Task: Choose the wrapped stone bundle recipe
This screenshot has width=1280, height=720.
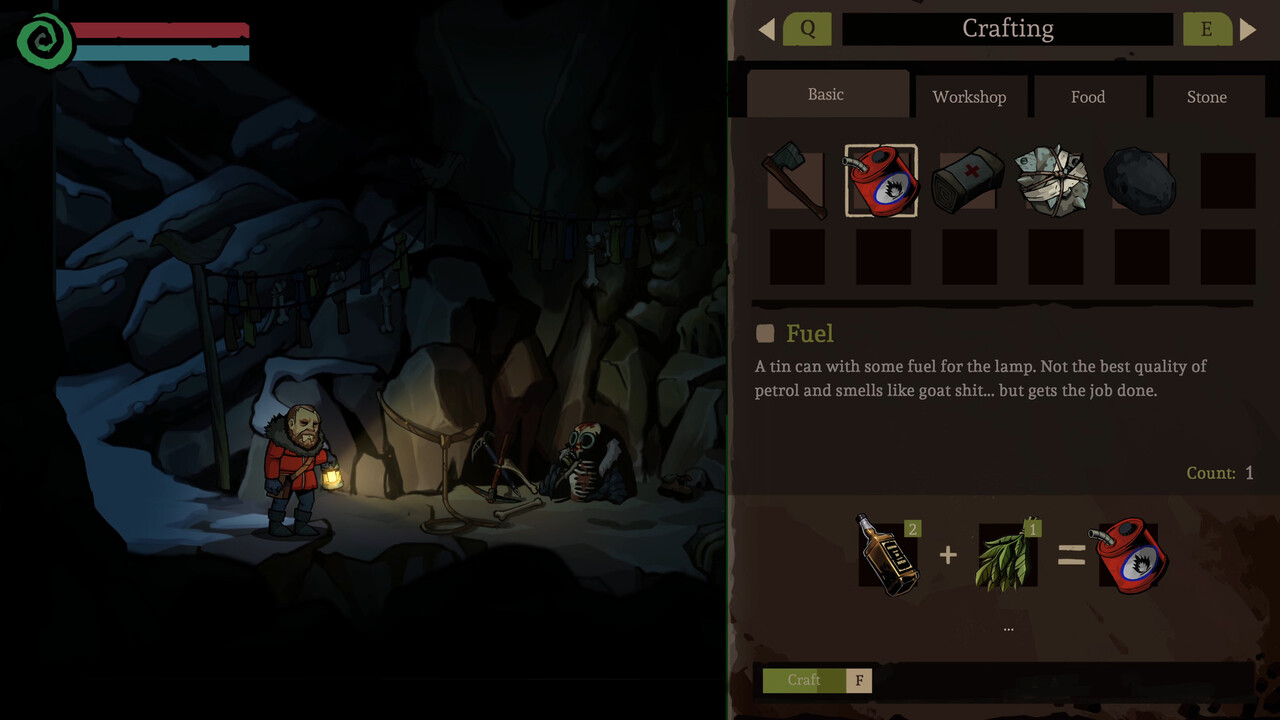Action: 1054,181
